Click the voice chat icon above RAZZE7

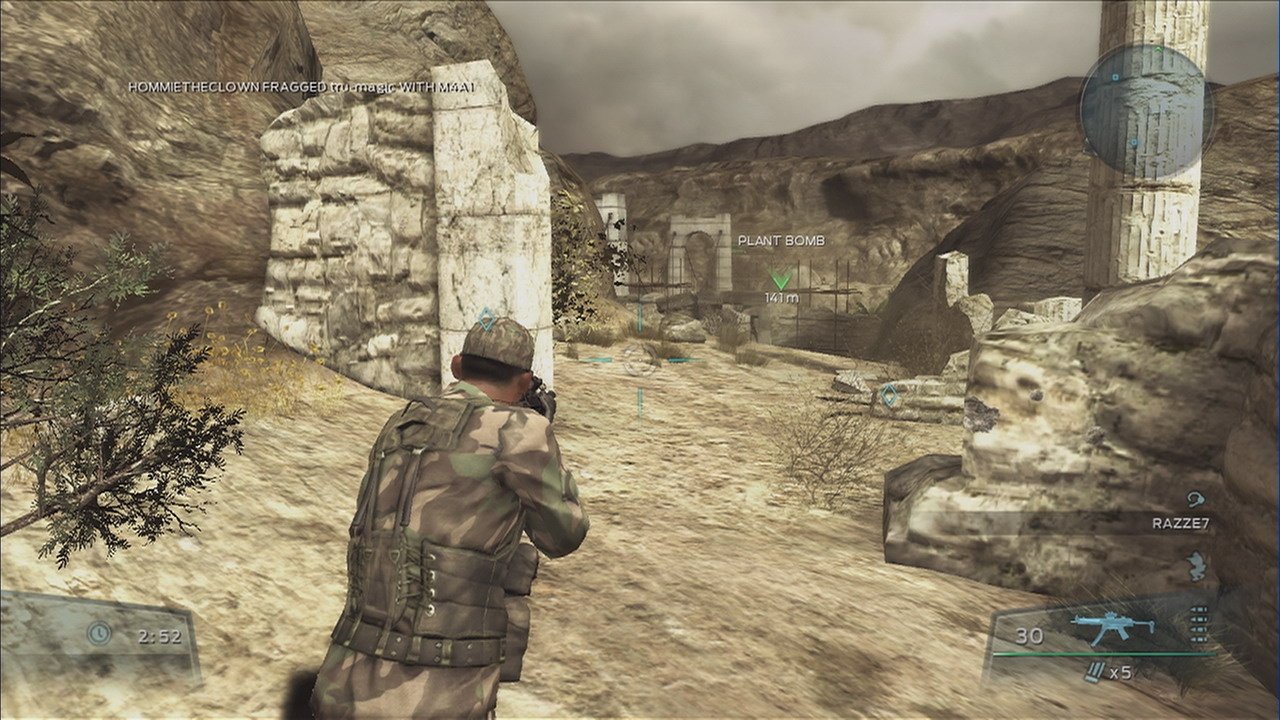point(1197,498)
